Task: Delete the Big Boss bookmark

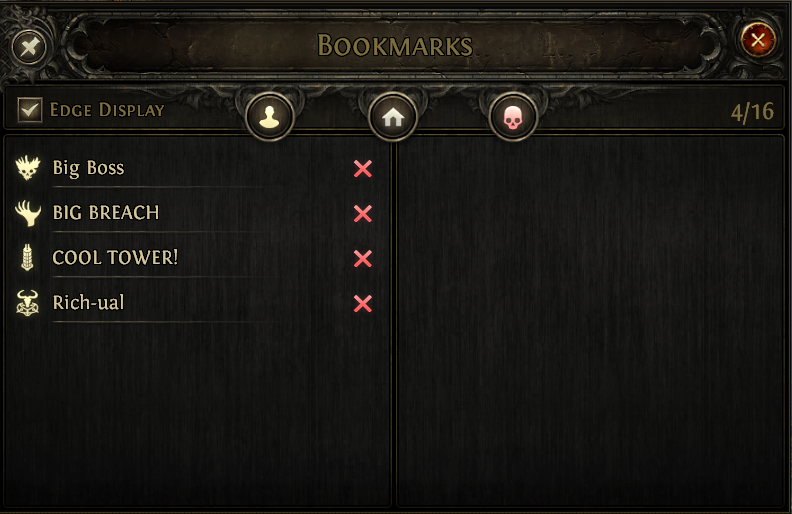Action: (363, 169)
